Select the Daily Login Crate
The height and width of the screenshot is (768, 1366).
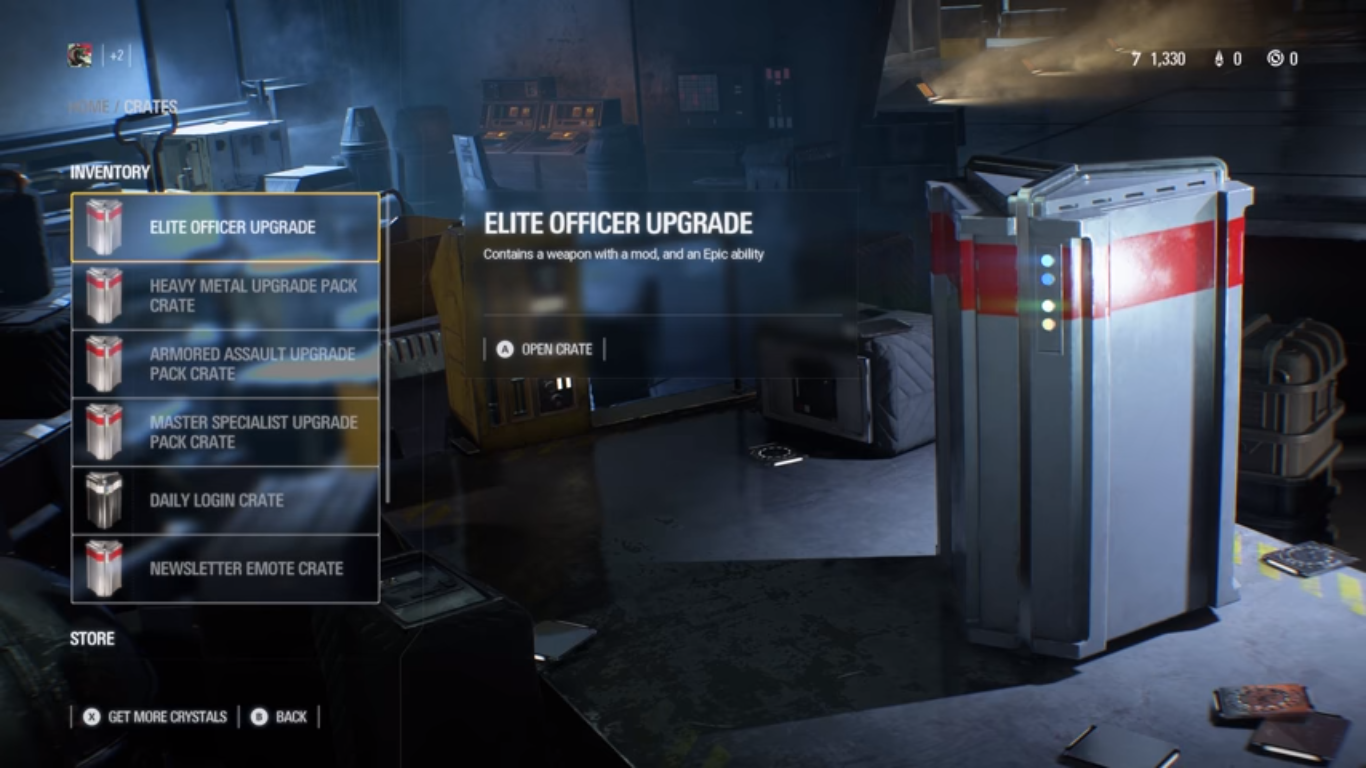click(225, 500)
